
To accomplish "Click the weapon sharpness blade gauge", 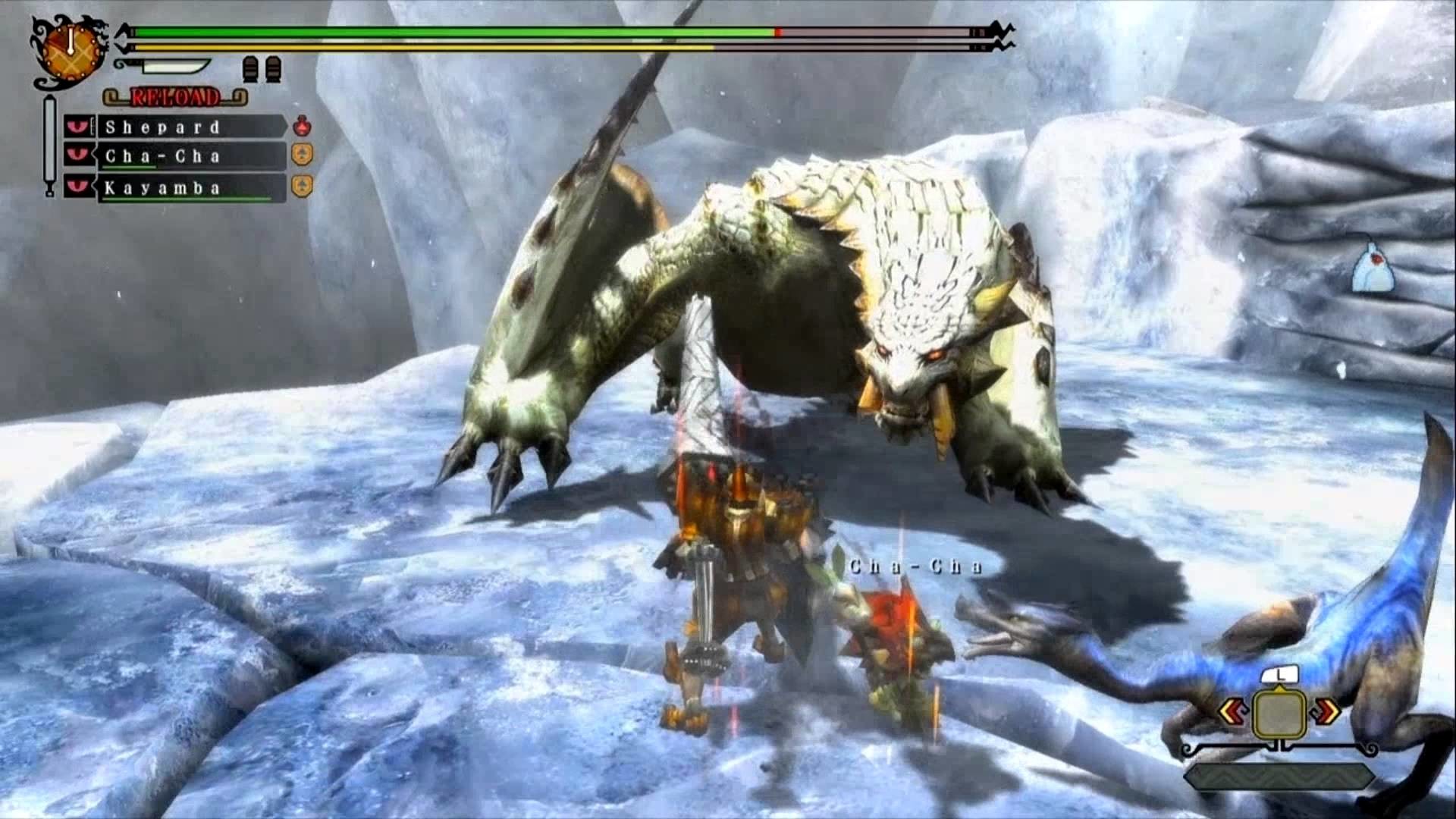I will tap(165, 66).
